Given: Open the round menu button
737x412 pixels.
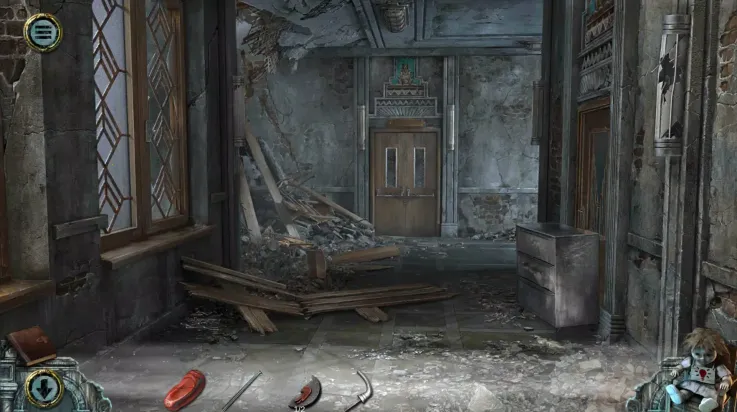Looking at the screenshot, I should click(42, 33).
